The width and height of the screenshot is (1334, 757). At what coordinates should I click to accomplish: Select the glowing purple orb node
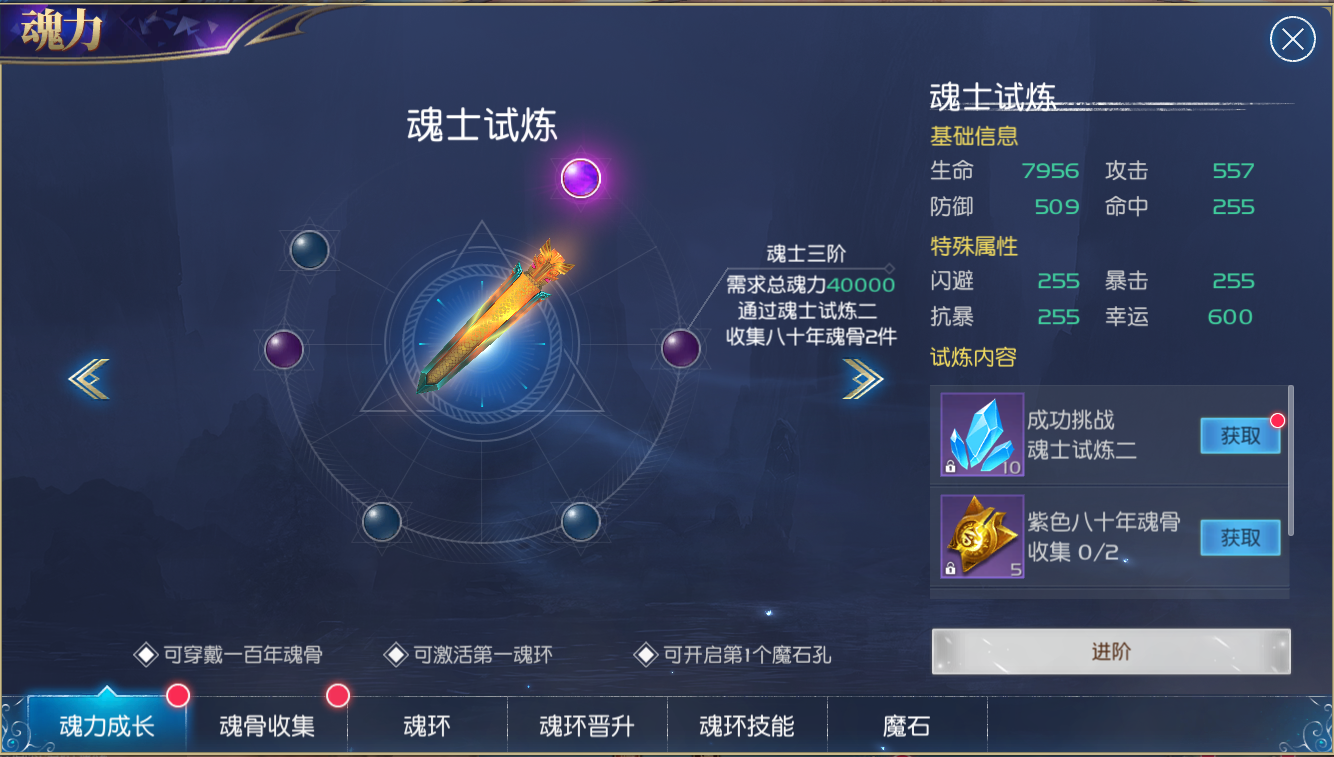580,179
